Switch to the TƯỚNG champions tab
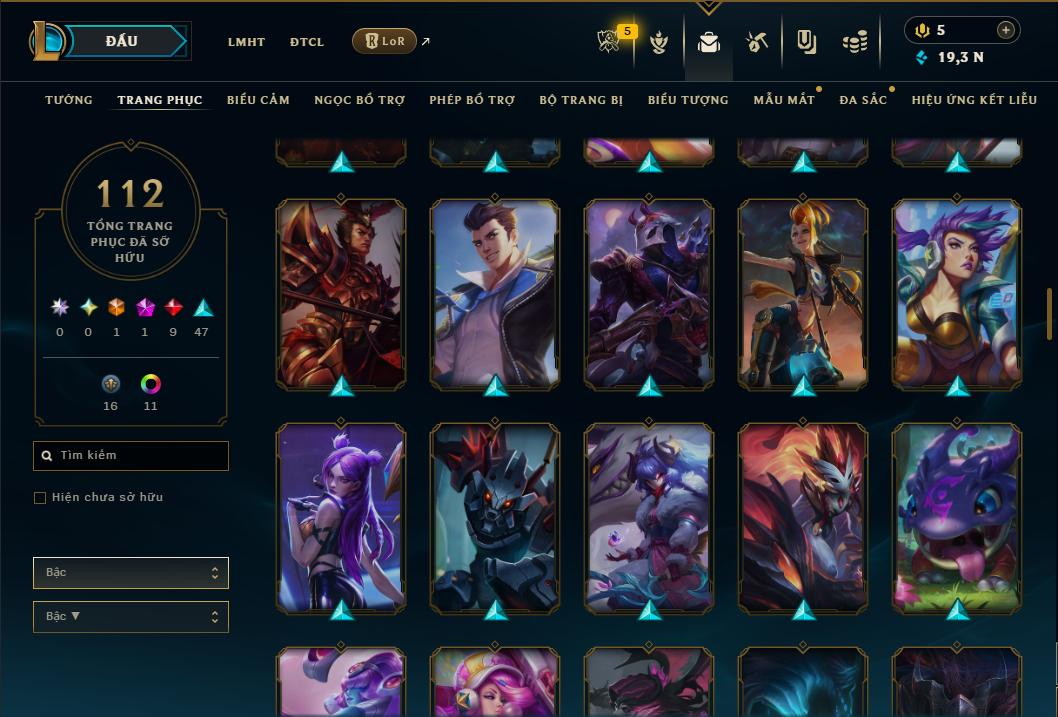Image resolution: width=1058 pixels, height=717 pixels. click(x=69, y=100)
